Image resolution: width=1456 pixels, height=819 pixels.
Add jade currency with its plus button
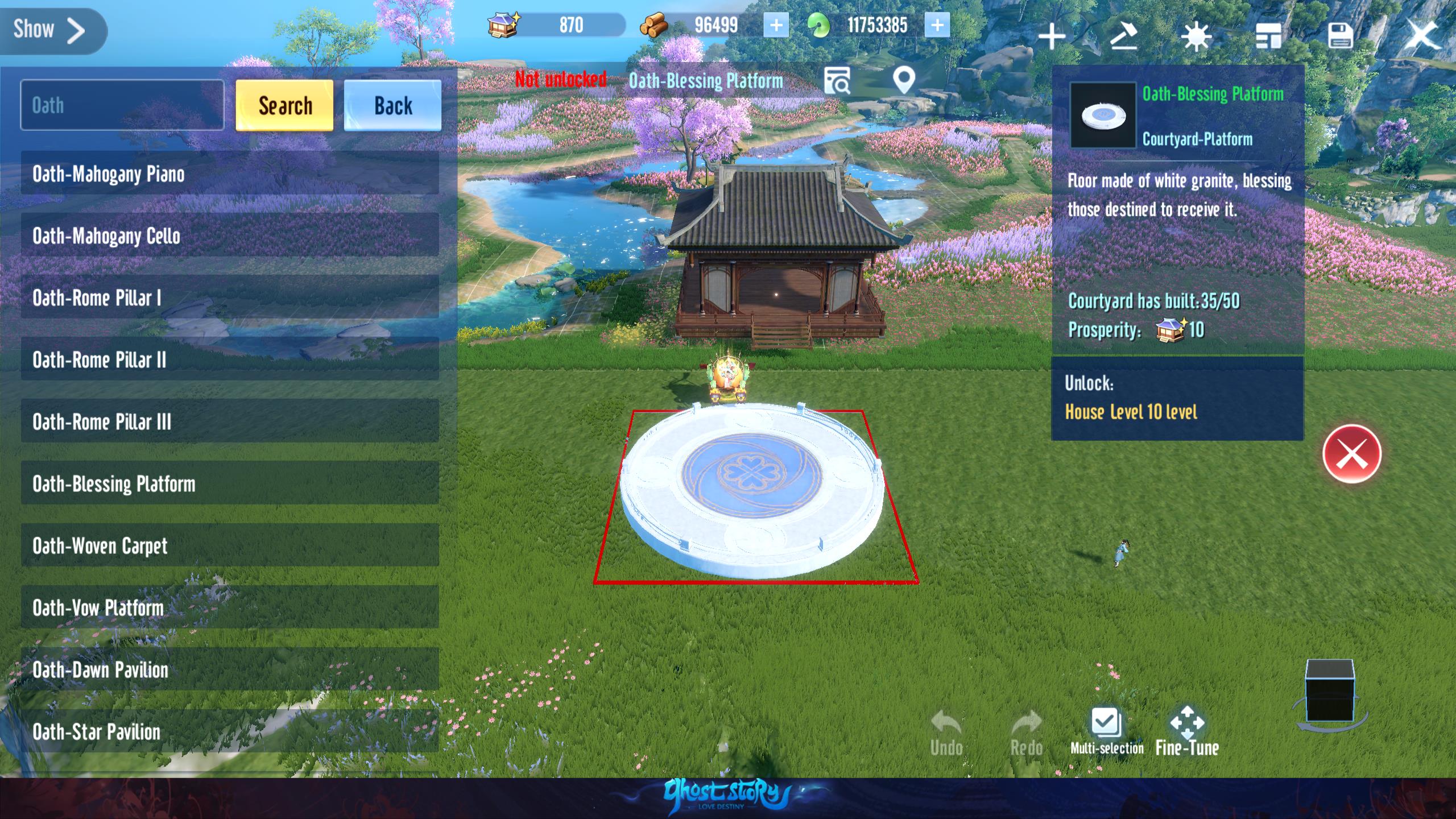coord(937,26)
